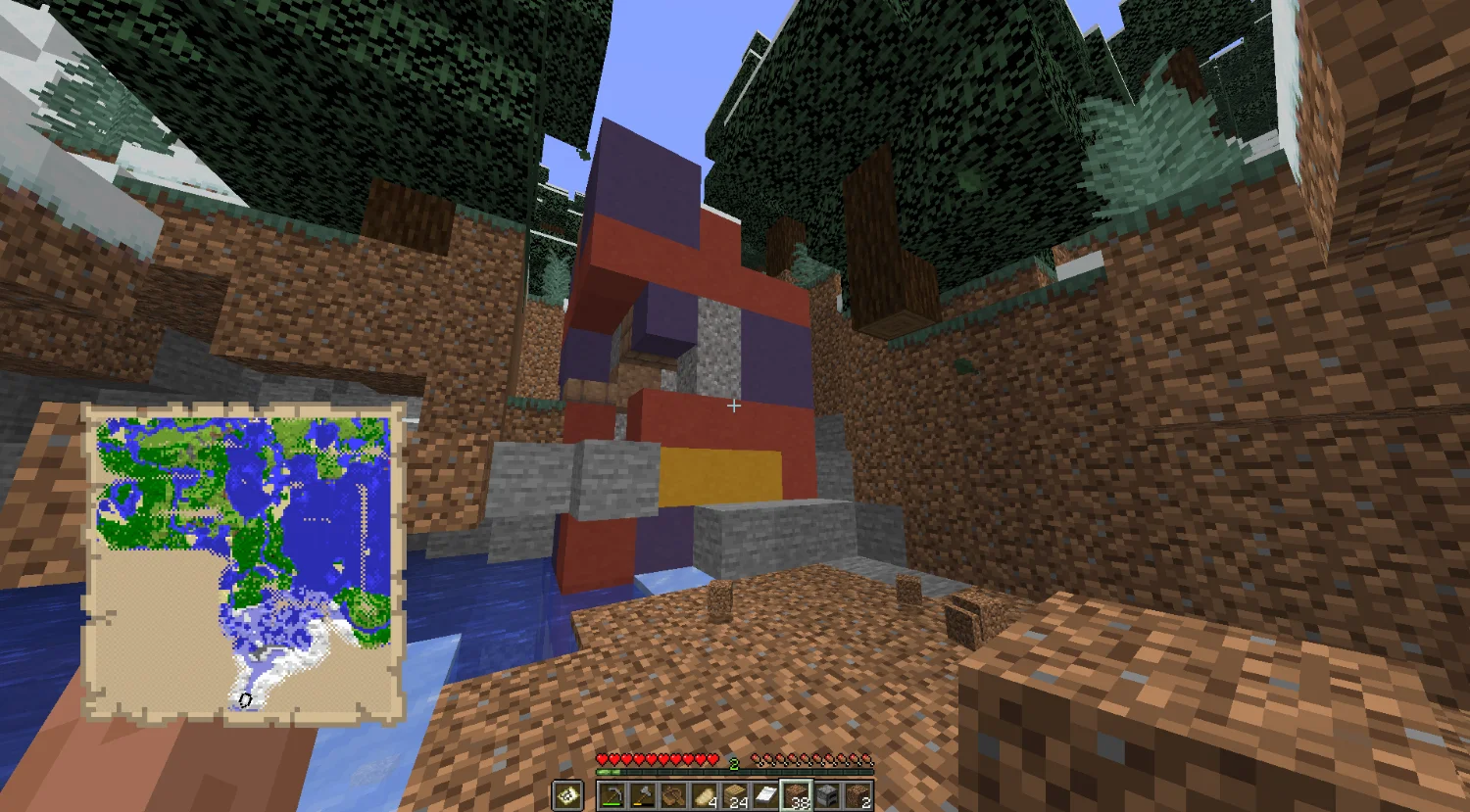
Task: Choose the wooden boat slot
Action: 673,795
